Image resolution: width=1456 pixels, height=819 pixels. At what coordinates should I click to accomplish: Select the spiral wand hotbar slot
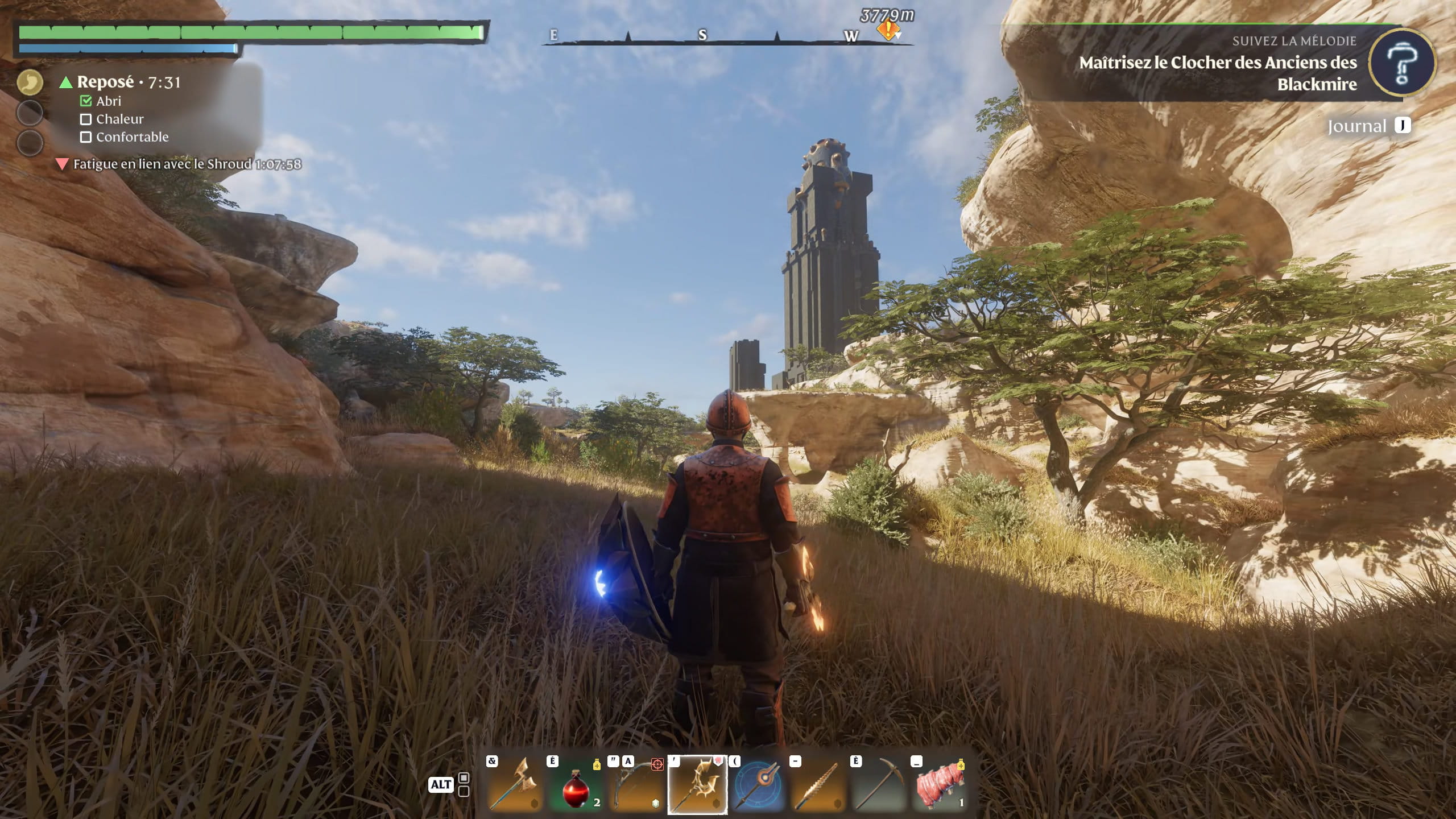pos(818,784)
